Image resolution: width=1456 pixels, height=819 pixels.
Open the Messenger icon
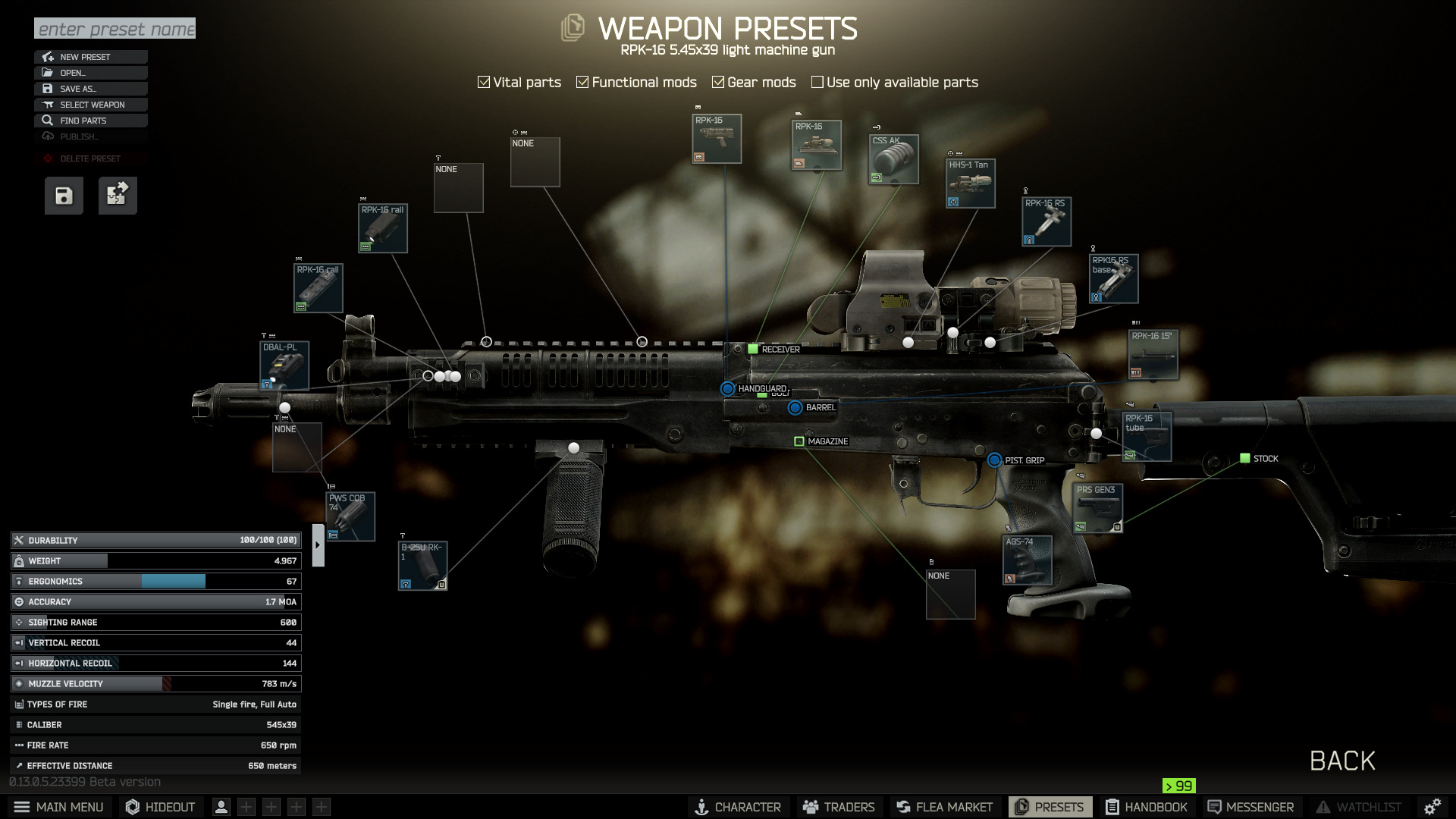point(1250,807)
